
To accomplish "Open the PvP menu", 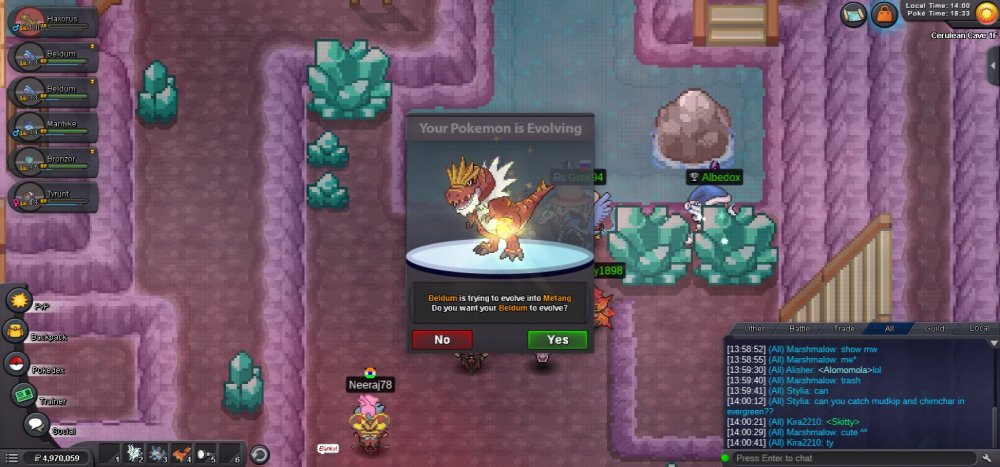I will click(17, 300).
